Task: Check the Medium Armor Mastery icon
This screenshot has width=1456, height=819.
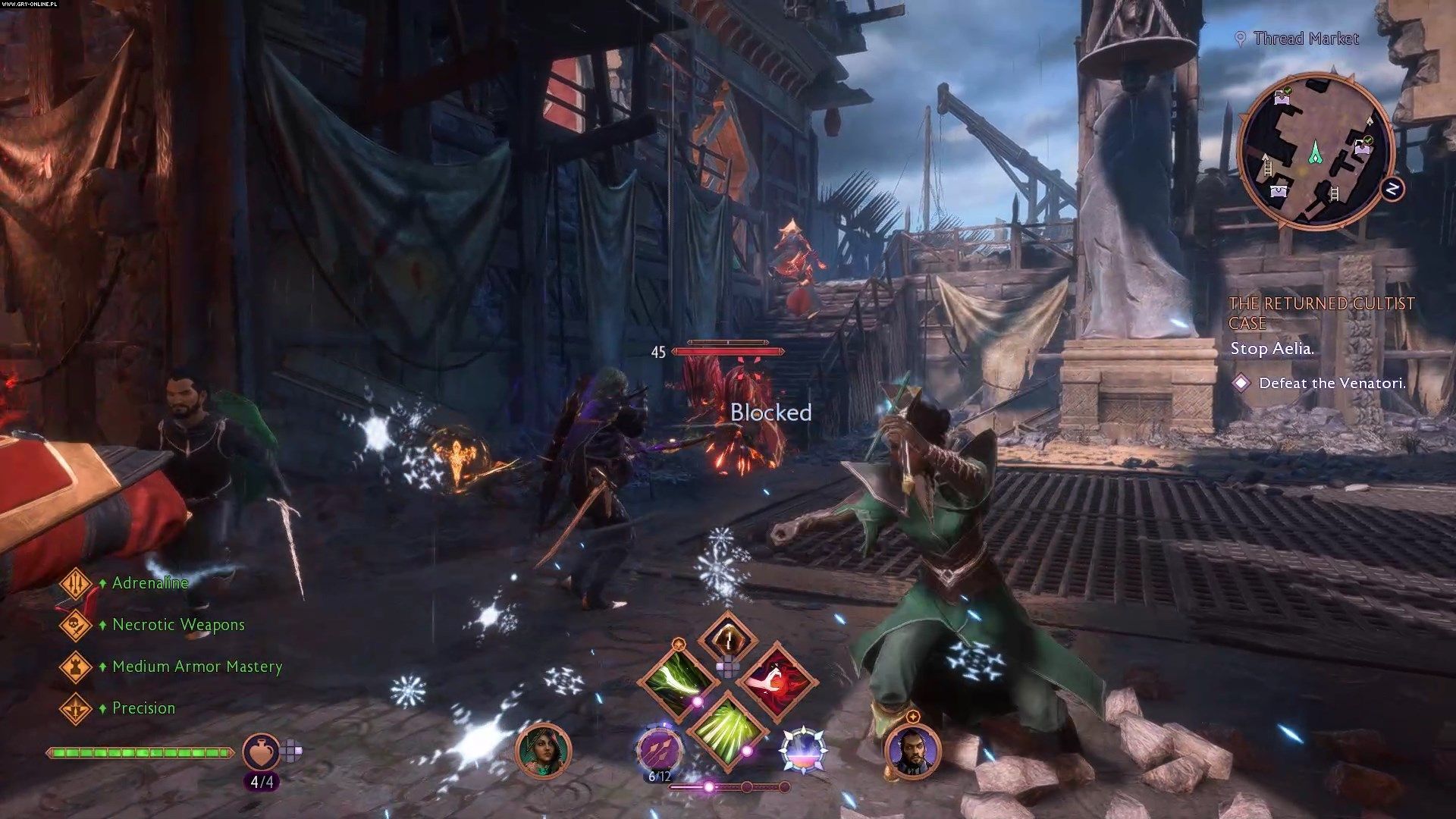Action: pyautogui.click(x=76, y=667)
